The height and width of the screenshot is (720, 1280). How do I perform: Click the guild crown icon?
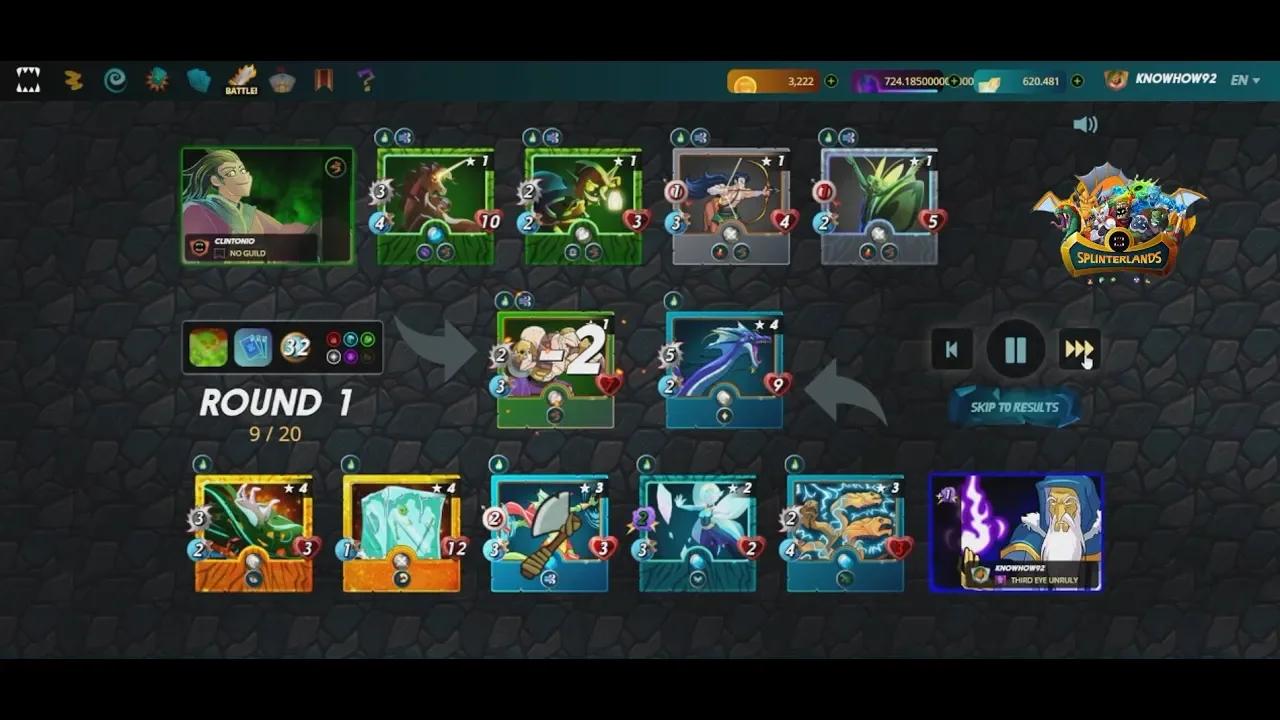click(283, 80)
